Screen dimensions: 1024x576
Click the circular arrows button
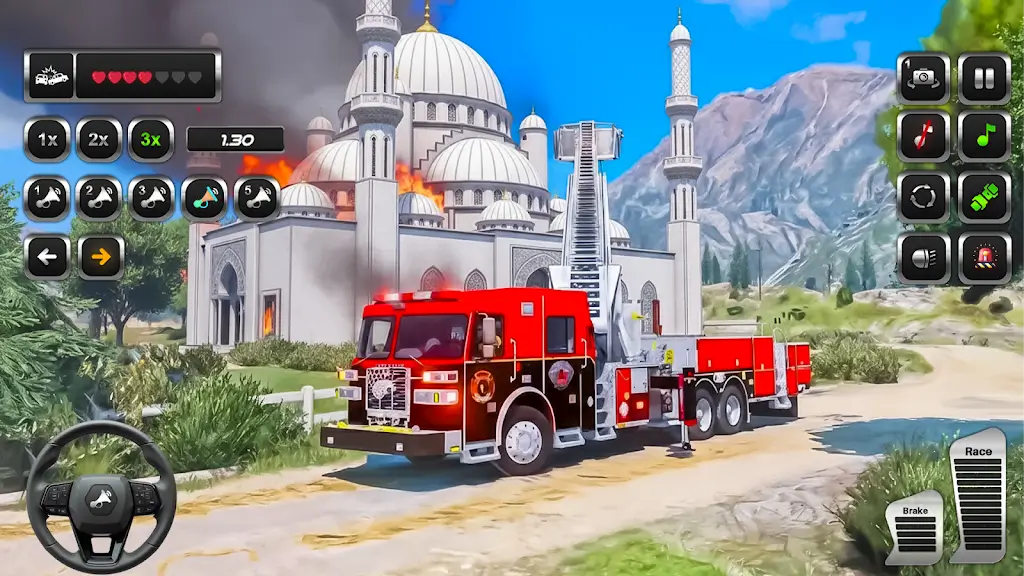[x=923, y=197]
